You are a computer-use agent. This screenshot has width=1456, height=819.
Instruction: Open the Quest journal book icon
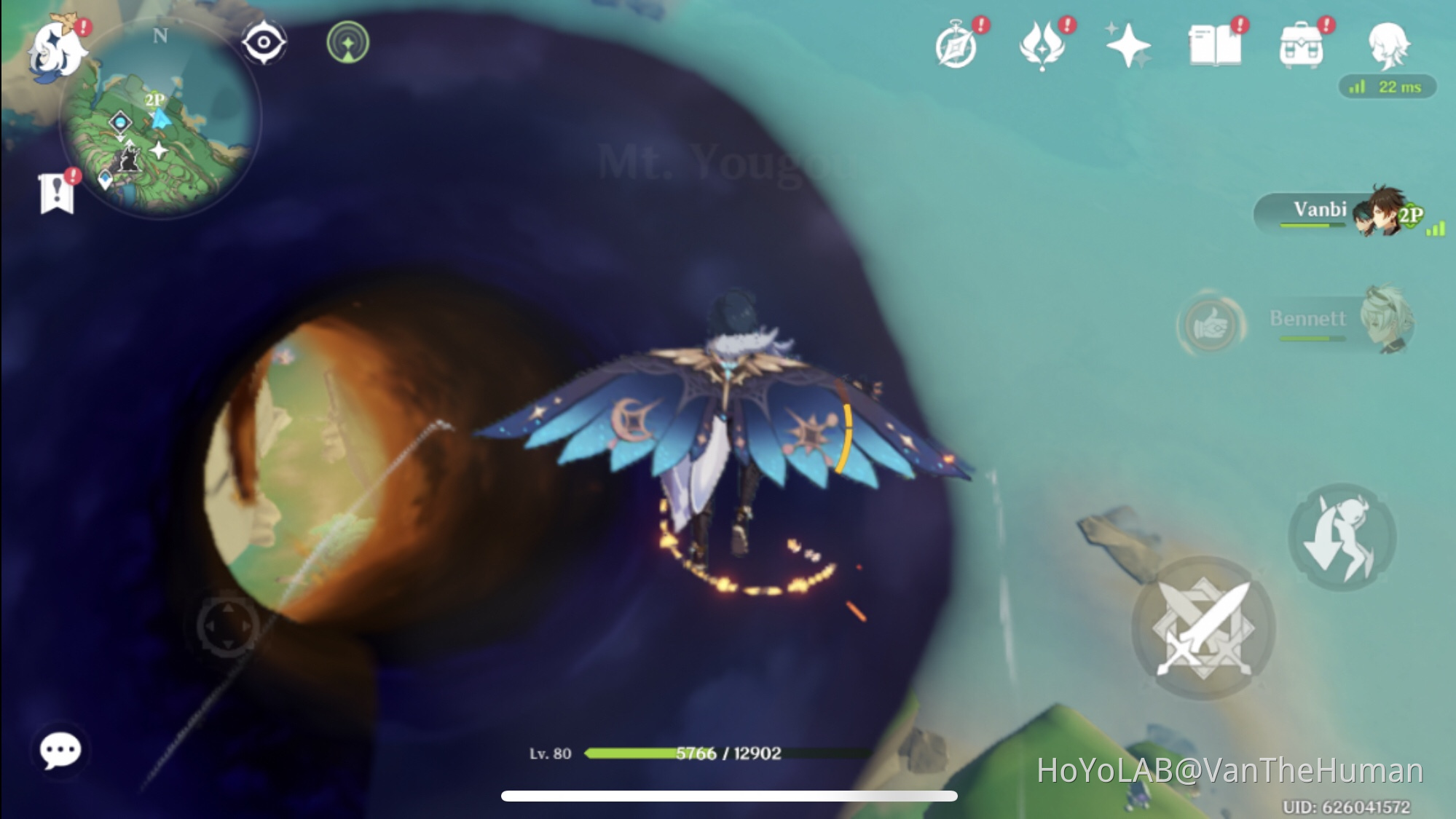click(x=1217, y=45)
